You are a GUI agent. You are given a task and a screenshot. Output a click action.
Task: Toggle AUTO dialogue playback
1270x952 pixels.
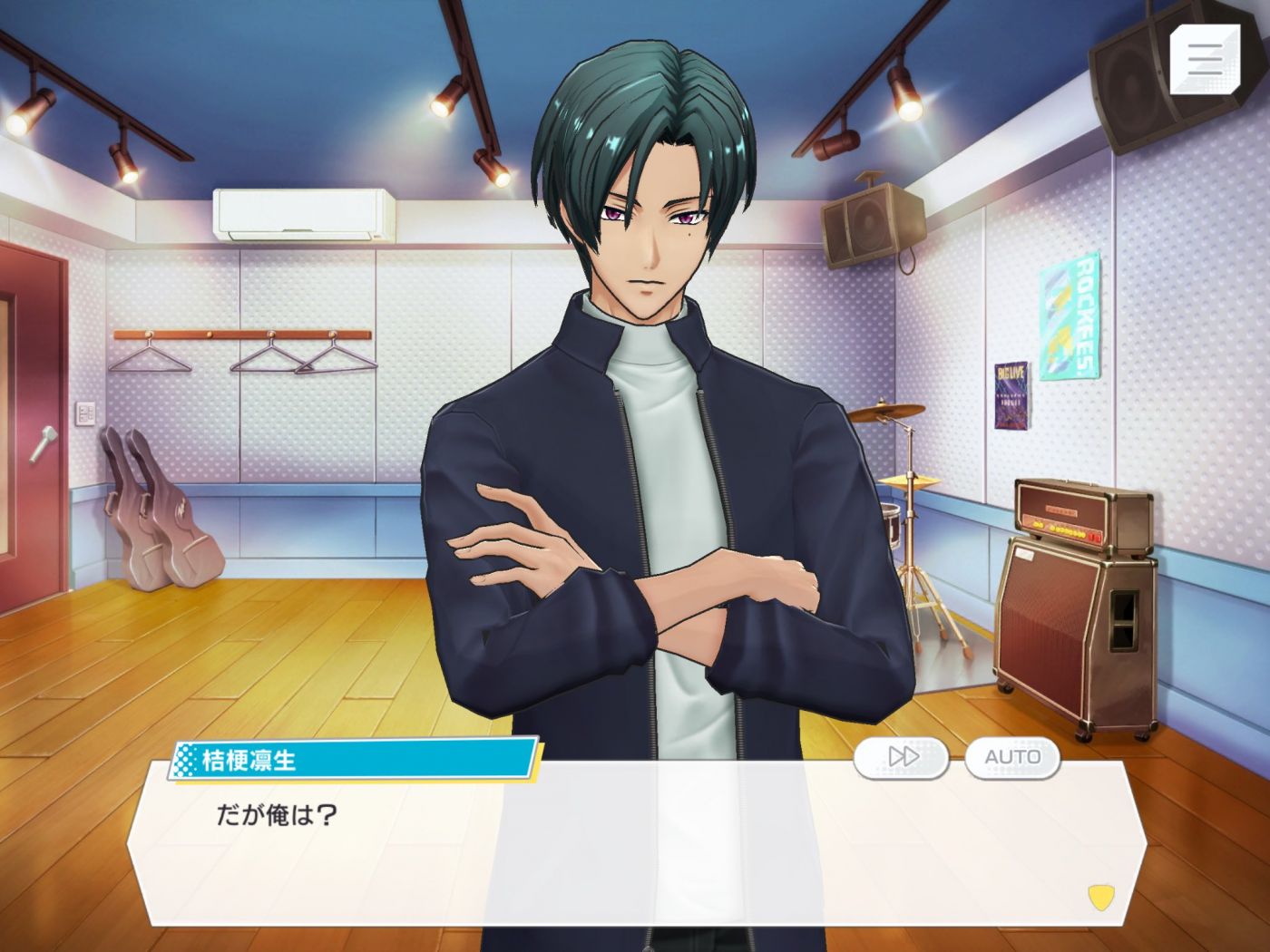pyautogui.click(x=1012, y=756)
